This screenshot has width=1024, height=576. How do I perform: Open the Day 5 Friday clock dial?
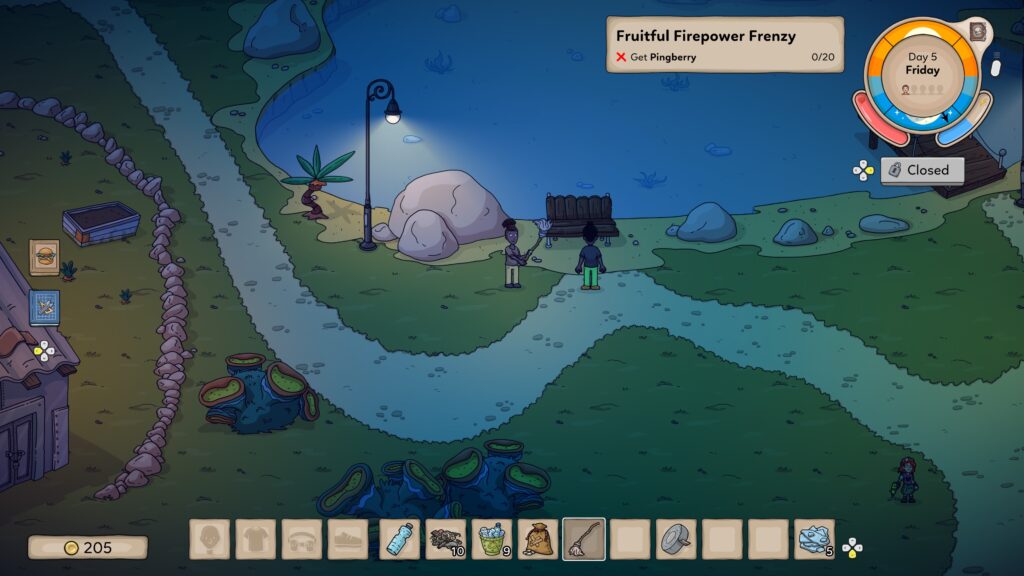[x=923, y=72]
